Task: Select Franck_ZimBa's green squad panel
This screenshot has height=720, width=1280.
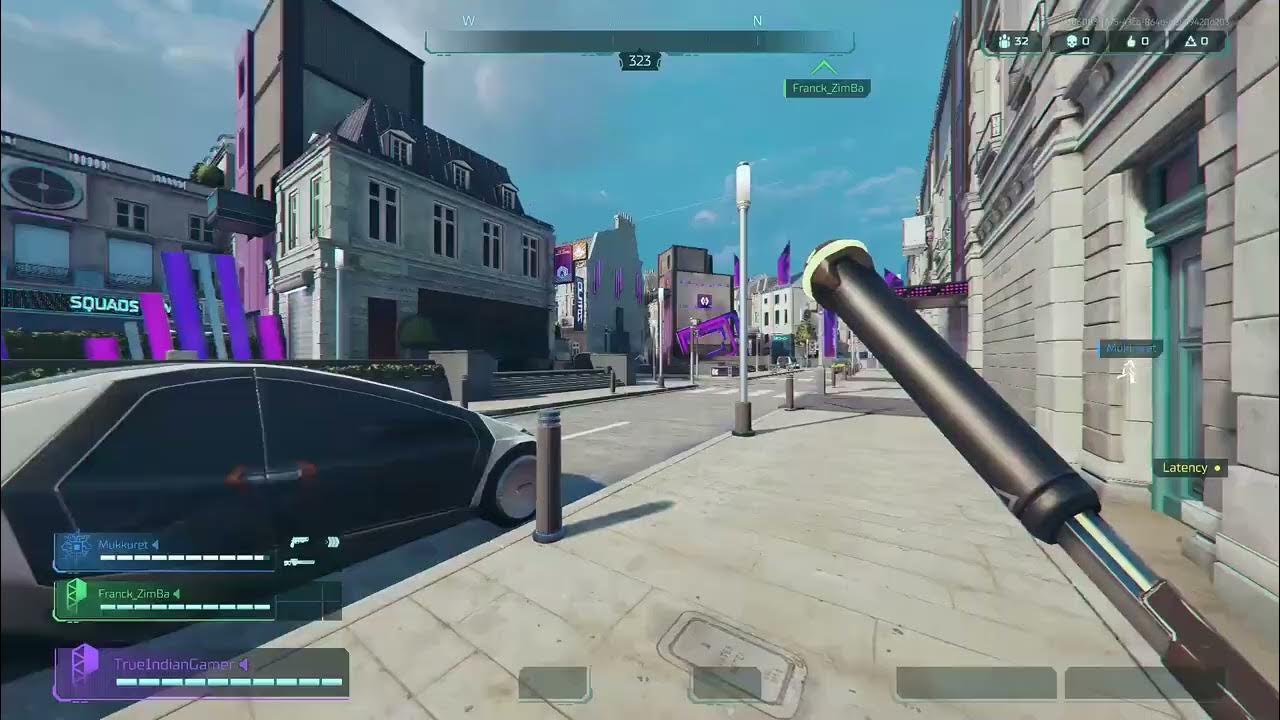Action: pos(164,600)
